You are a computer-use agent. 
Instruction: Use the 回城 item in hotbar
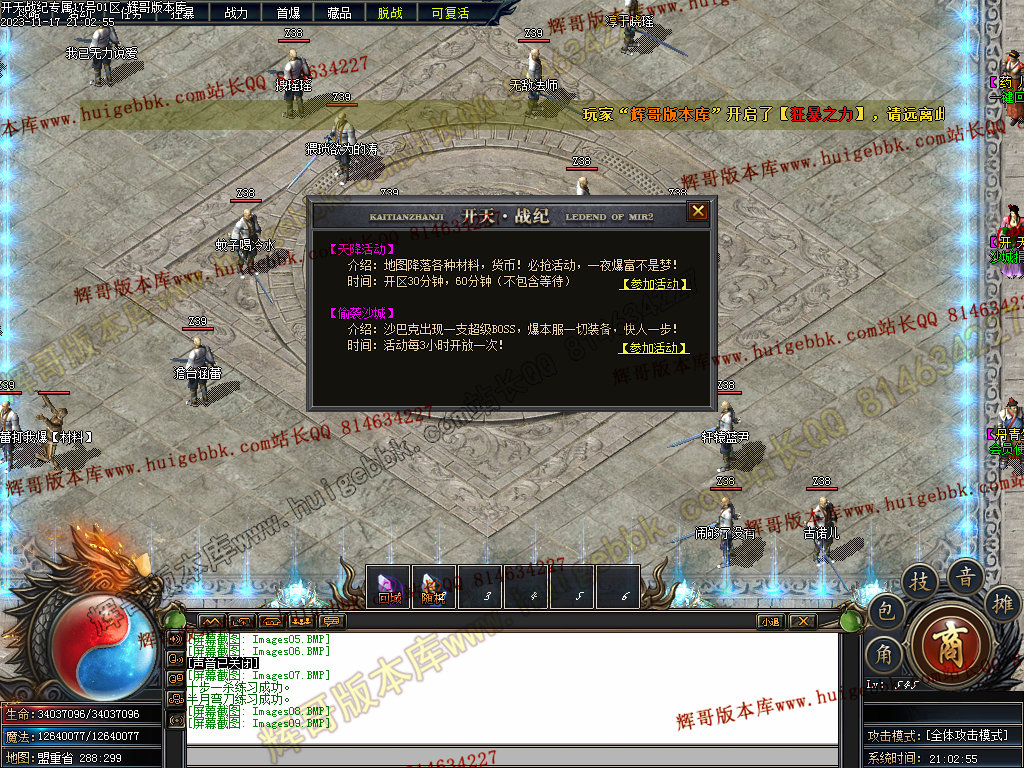tap(389, 587)
